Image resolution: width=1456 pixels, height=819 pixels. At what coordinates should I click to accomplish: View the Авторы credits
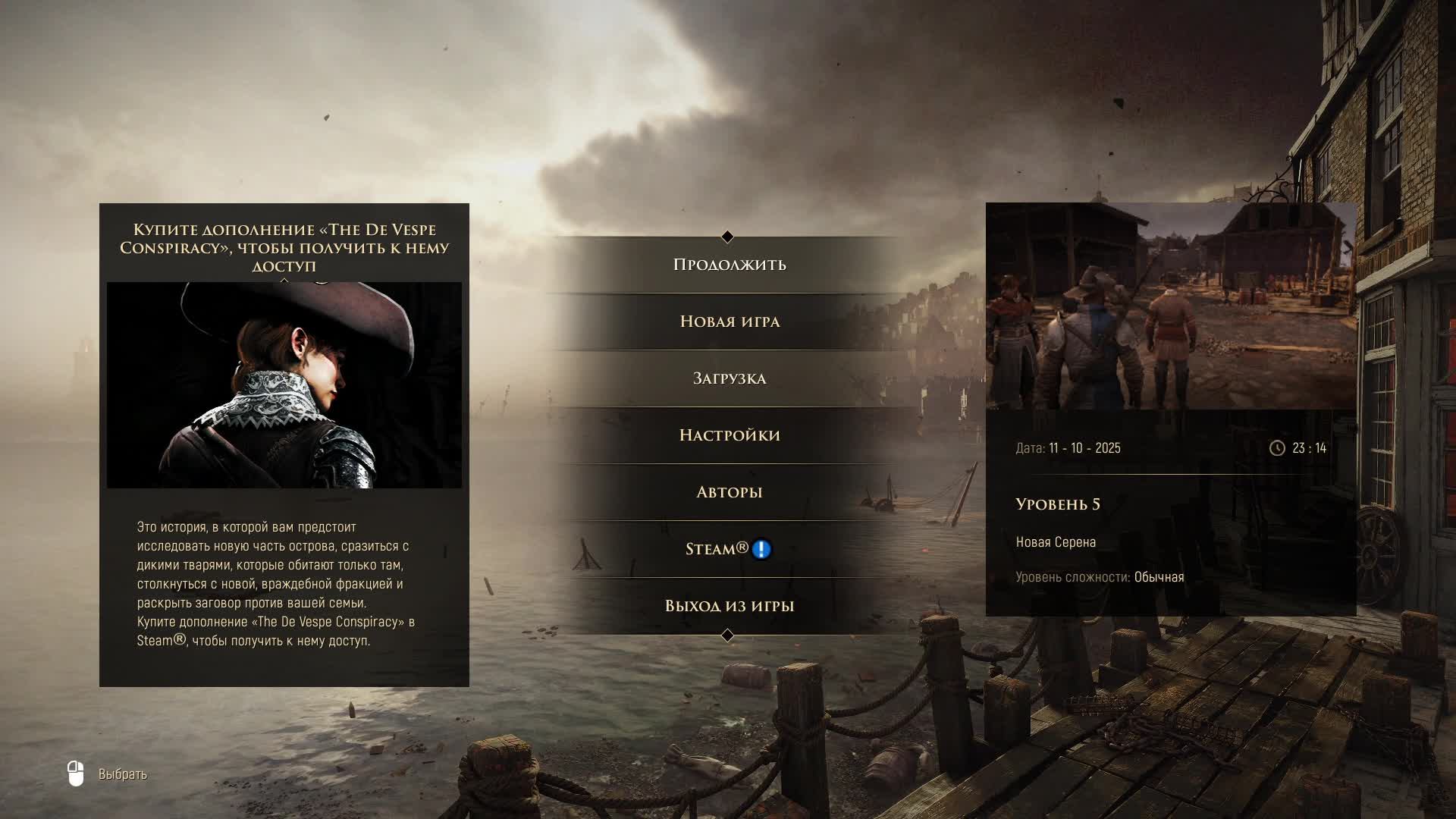point(729,492)
